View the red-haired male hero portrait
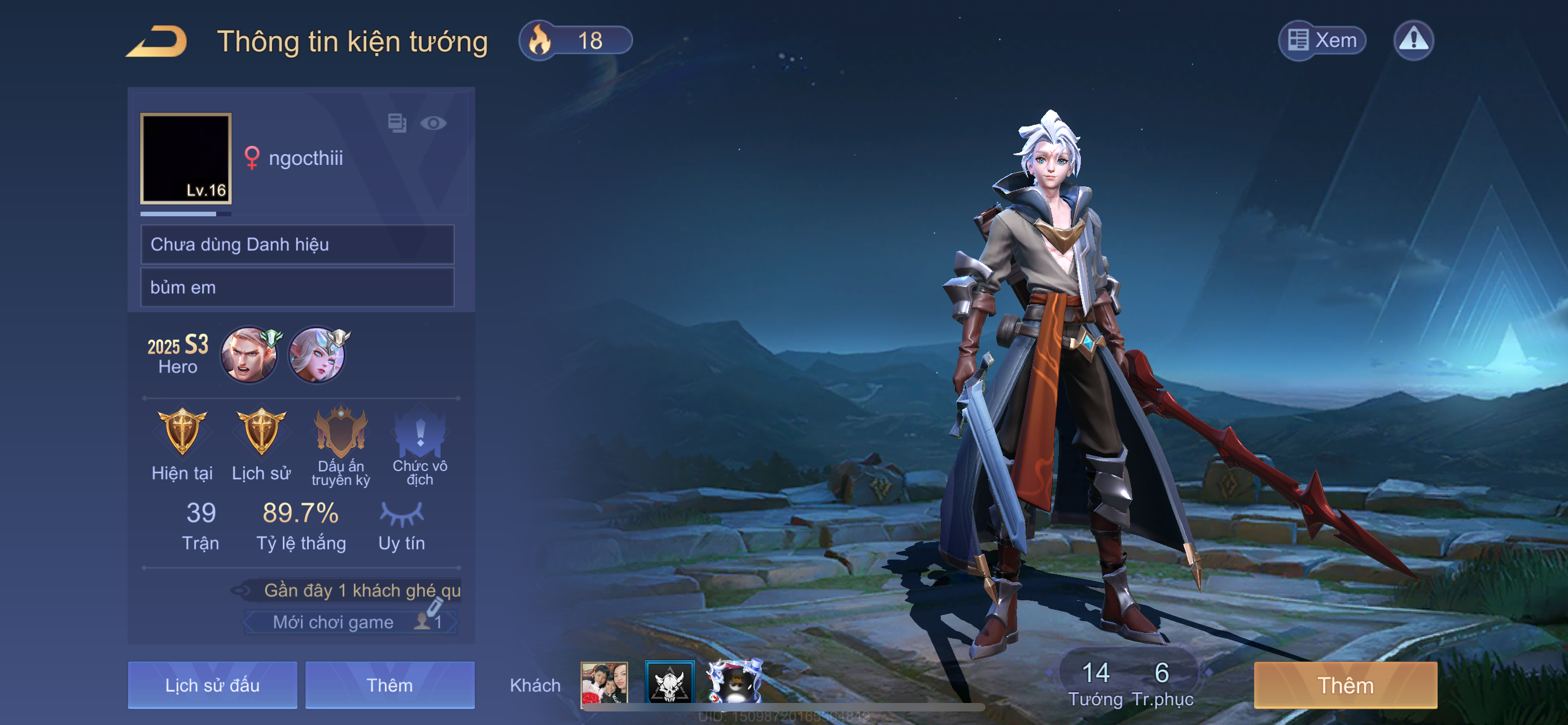Screen dimensions: 1568x725 249,355
